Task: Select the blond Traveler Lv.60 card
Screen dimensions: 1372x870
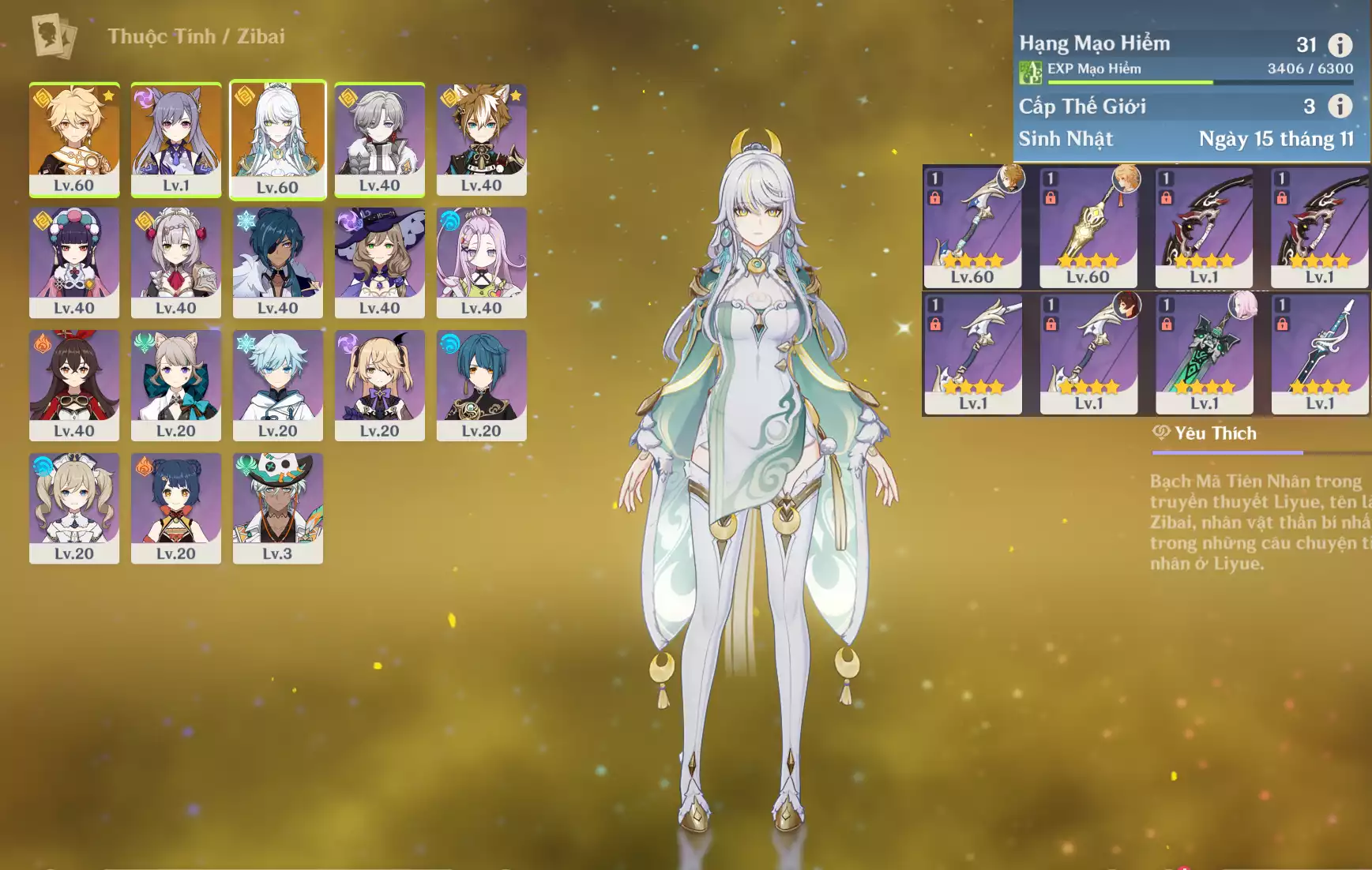Action: click(x=74, y=139)
